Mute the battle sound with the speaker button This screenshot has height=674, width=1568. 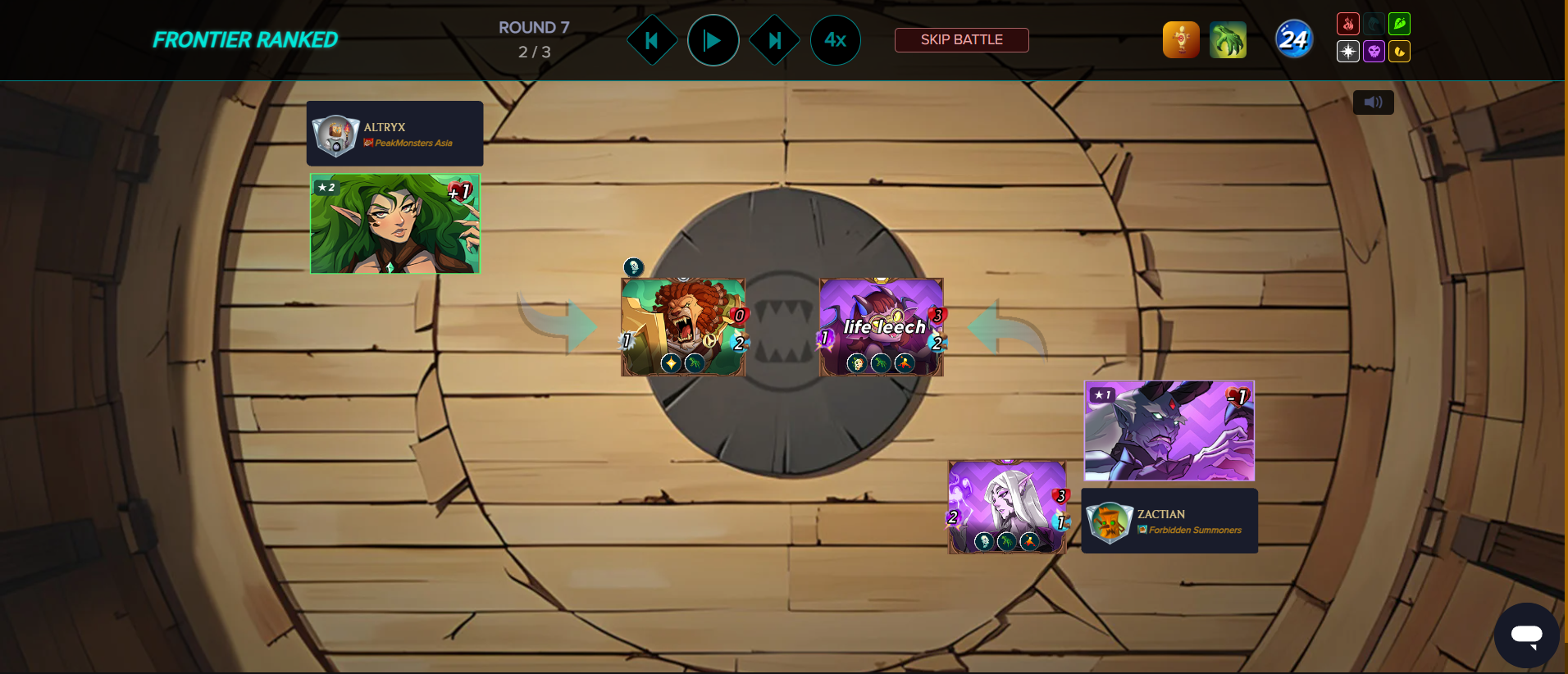point(1373,102)
